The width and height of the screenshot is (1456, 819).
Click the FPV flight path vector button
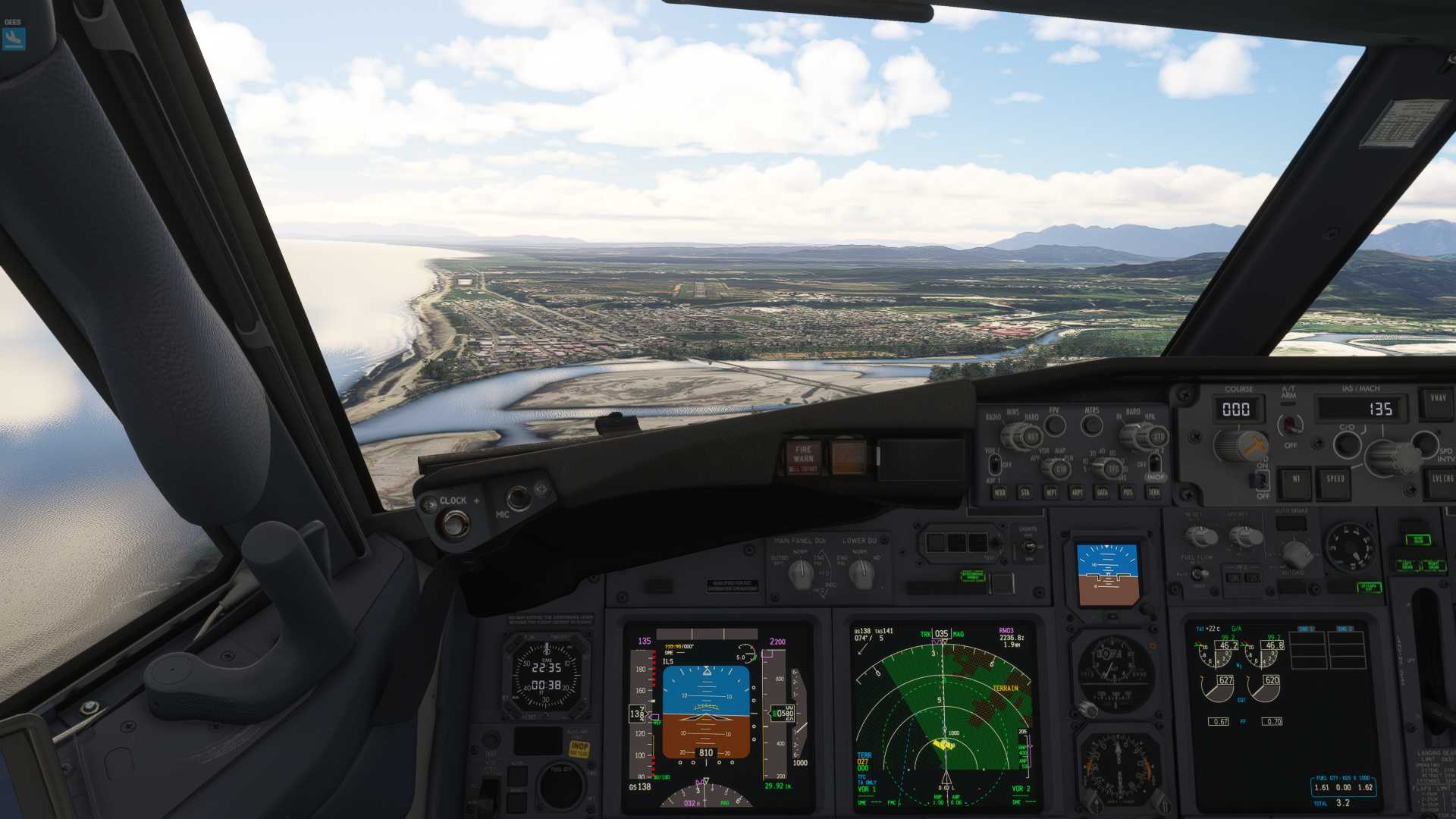(1055, 425)
